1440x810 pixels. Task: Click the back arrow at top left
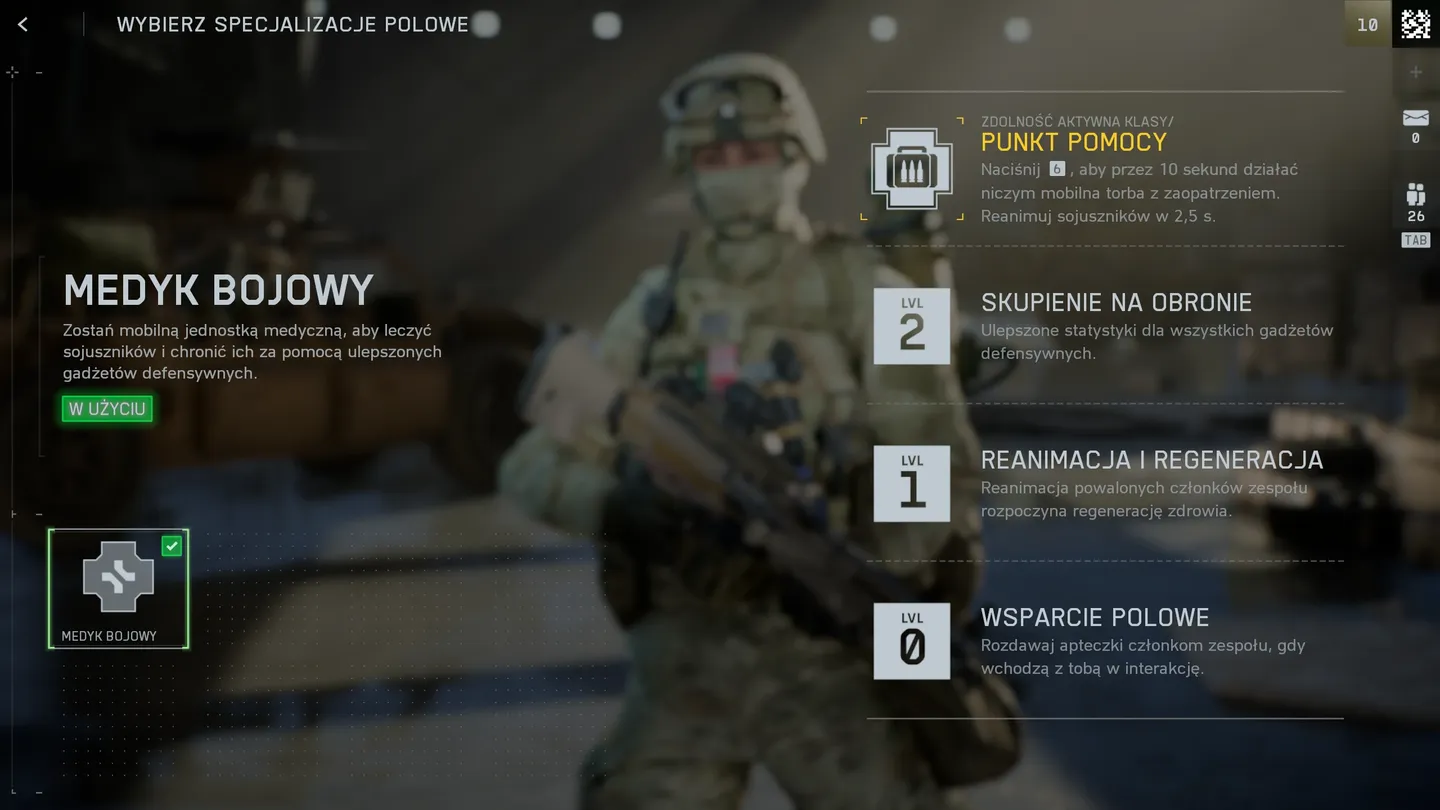click(22, 23)
